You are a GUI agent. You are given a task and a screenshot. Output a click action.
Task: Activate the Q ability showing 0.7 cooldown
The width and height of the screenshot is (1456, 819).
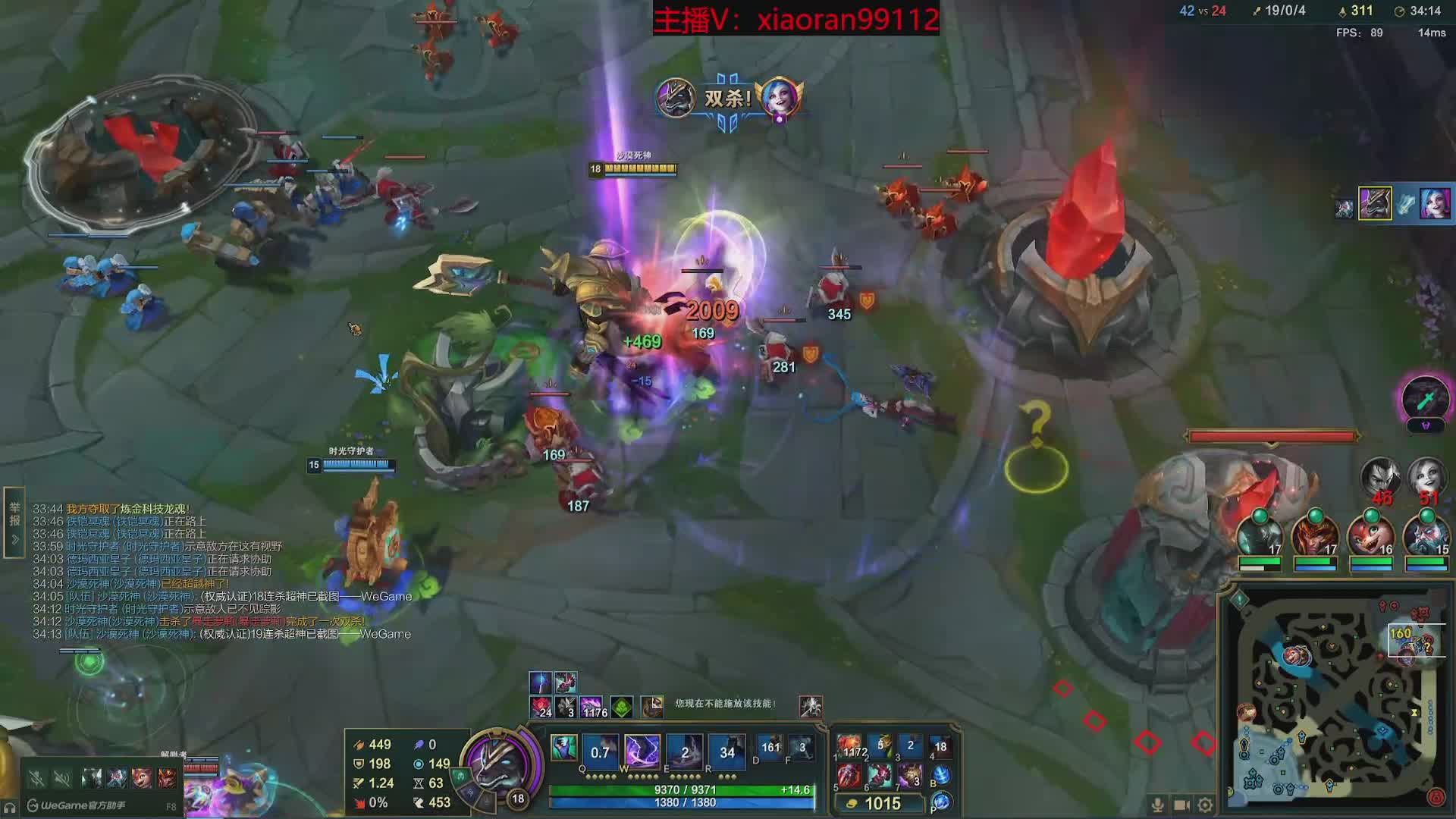click(600, 752)
